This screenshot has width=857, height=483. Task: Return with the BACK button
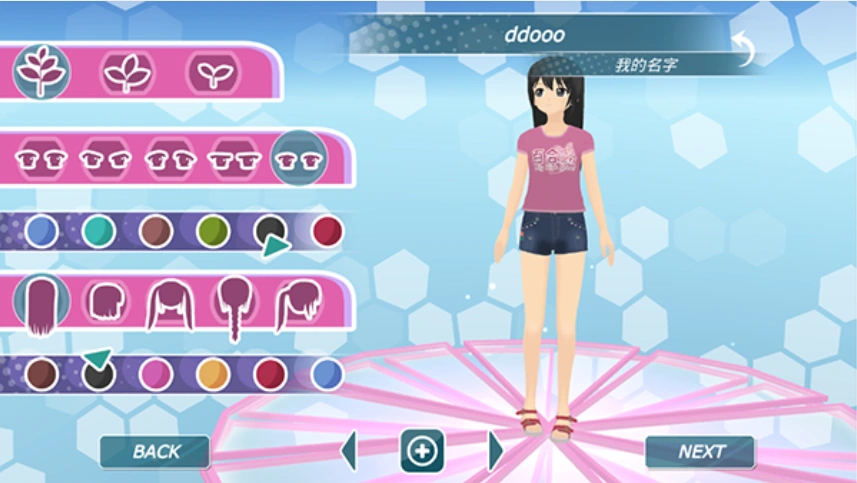click(155, 452)
